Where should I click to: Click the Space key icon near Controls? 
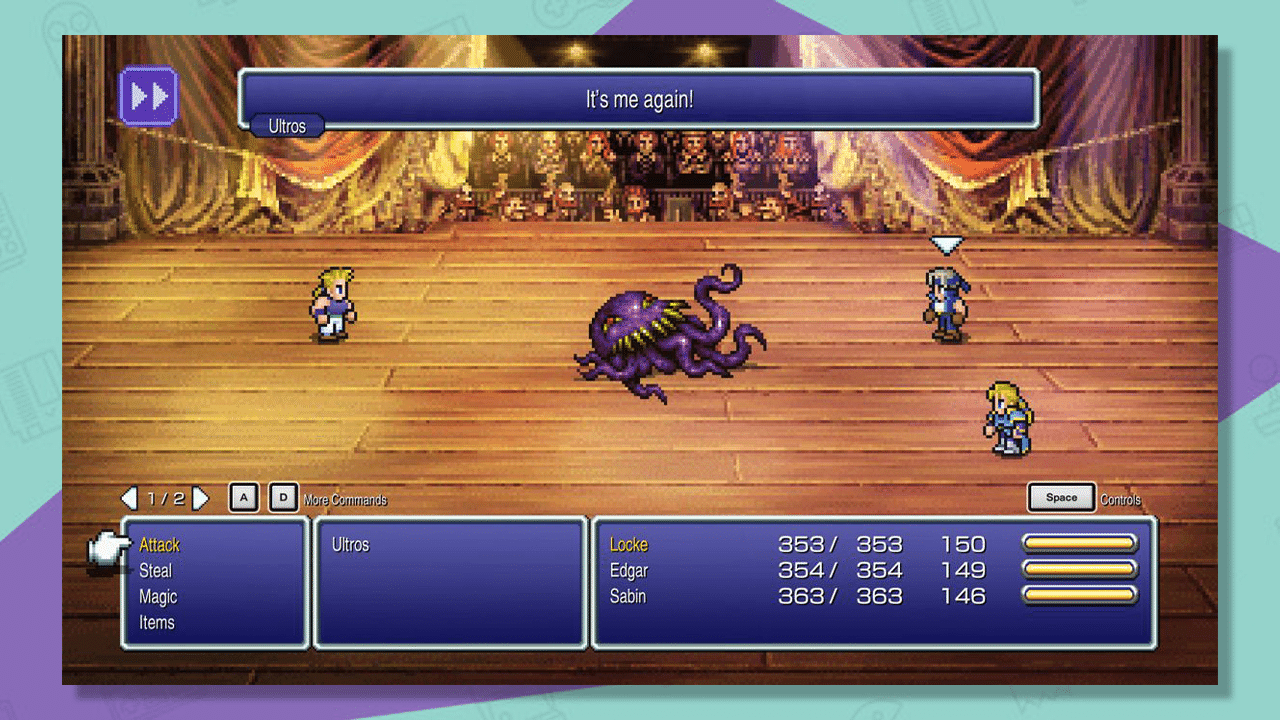click(1061, 495)
